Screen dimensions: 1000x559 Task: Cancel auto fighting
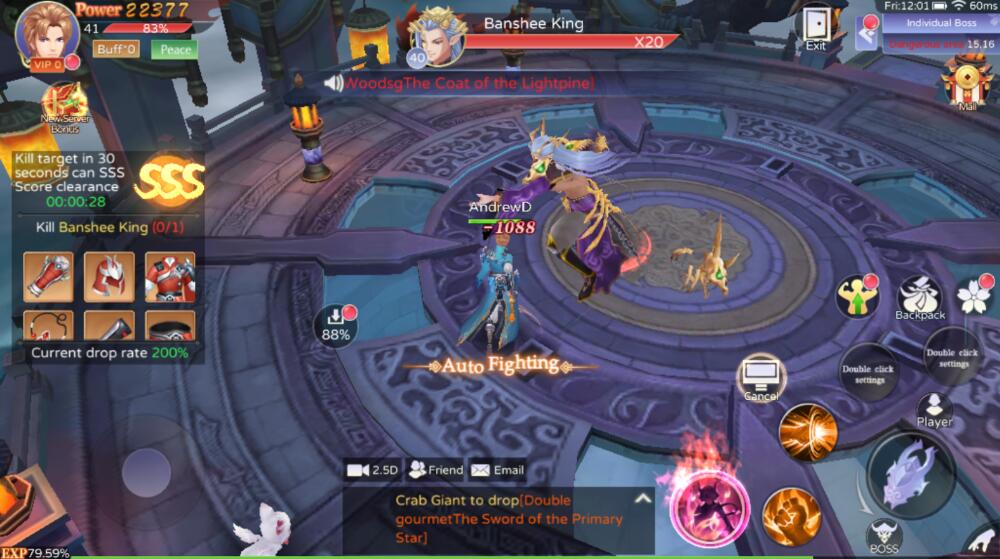pos(761,378)
